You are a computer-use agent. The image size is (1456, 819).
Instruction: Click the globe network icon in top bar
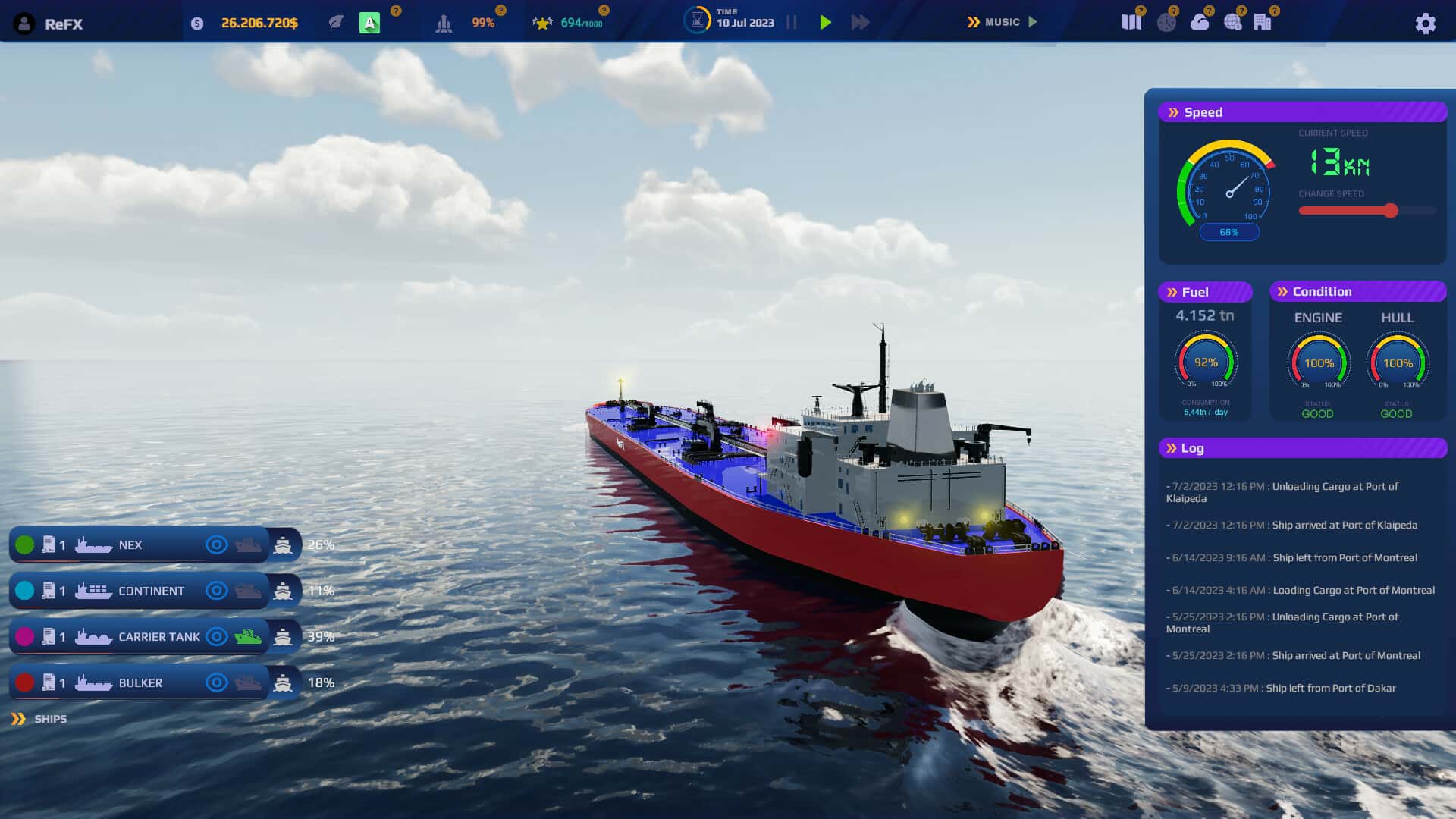coord(1233,22)
